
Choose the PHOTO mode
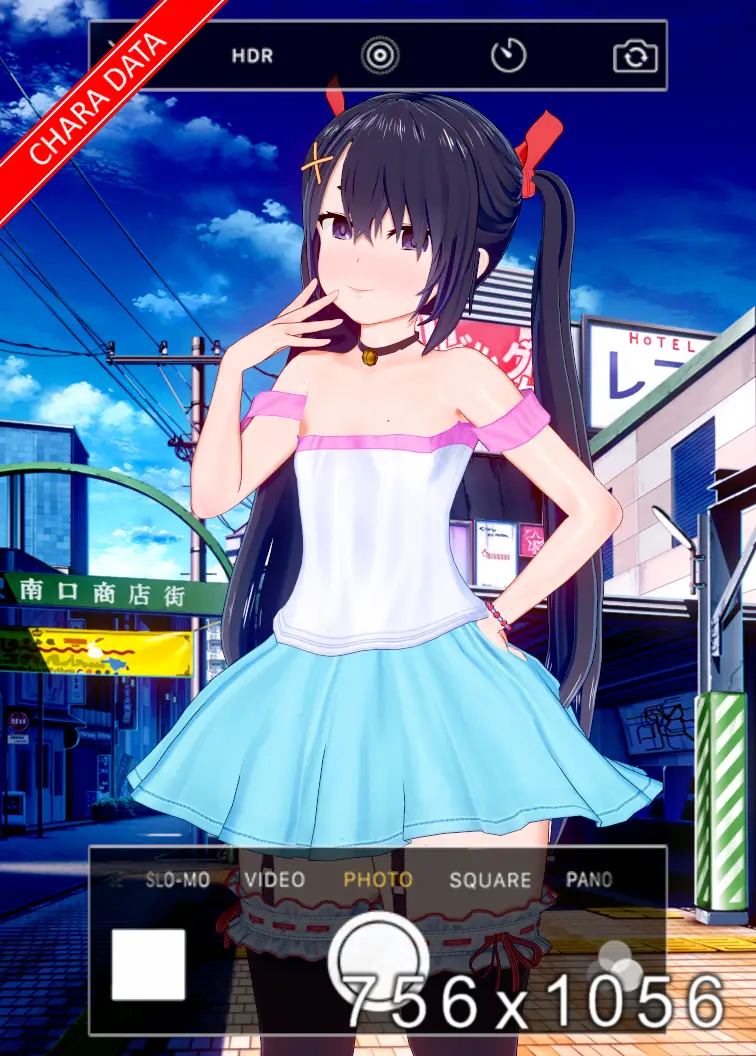378,880
